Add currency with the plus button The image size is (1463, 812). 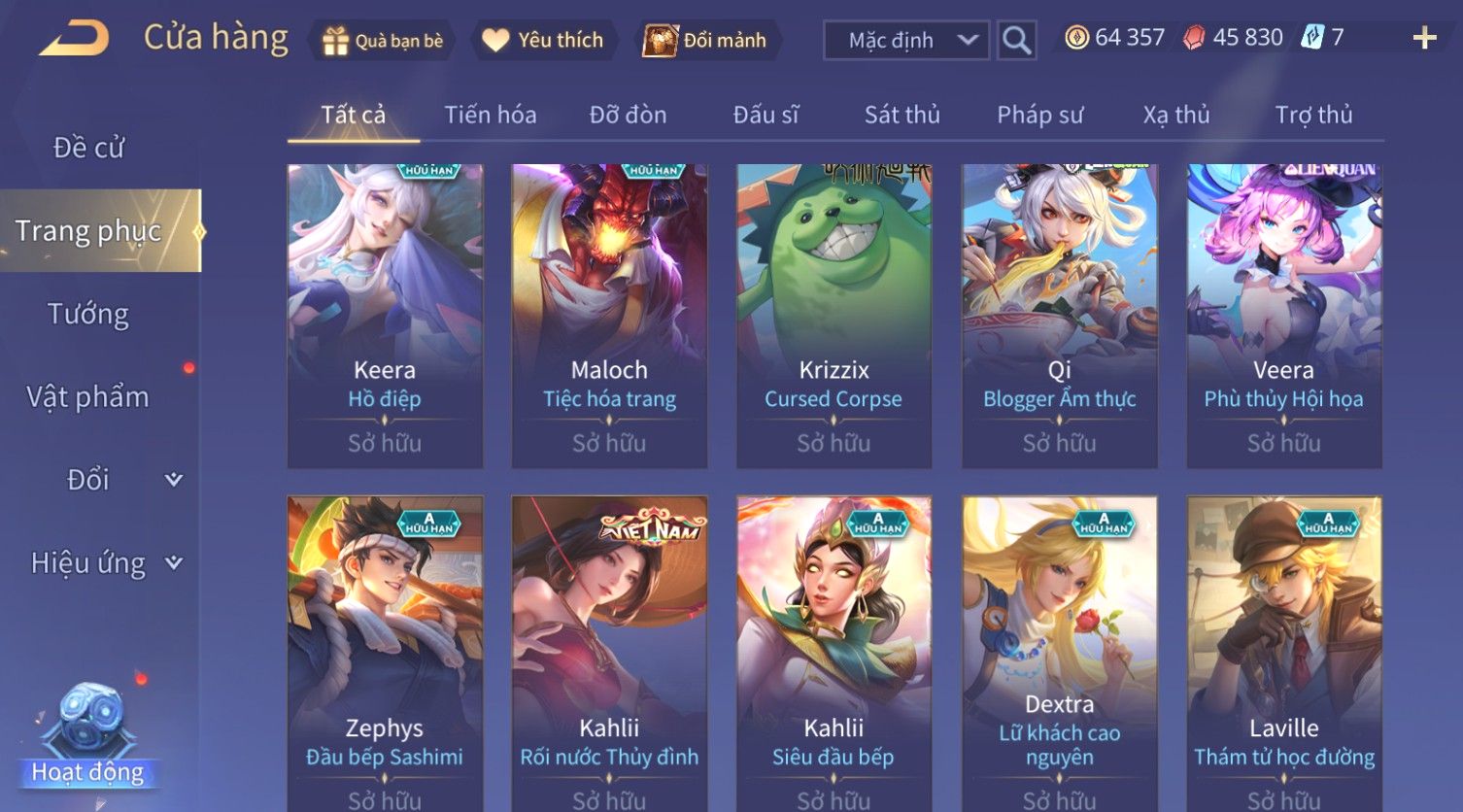click(1424, 39)
